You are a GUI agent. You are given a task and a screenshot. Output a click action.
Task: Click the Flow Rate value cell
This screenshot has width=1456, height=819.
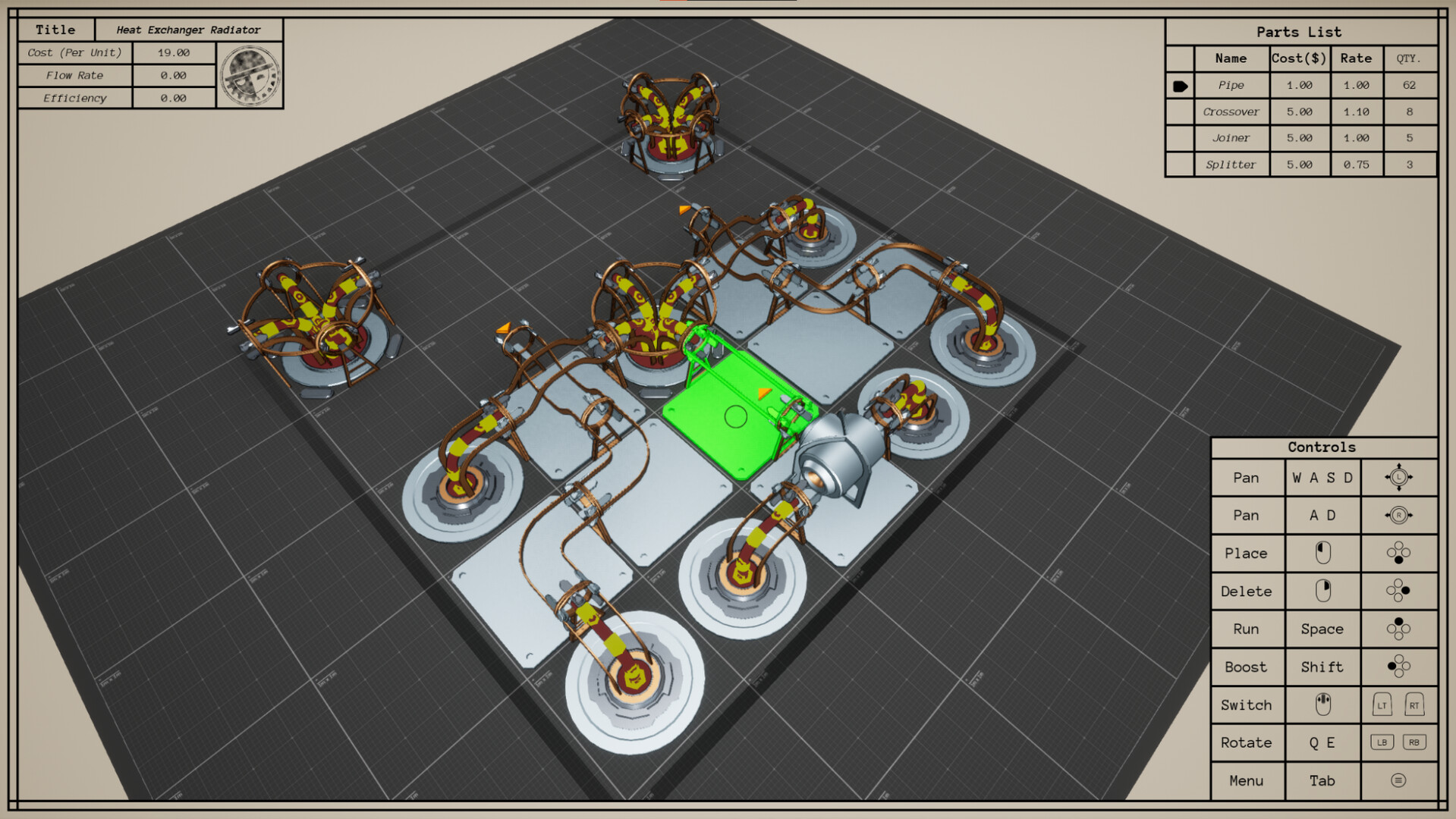coord(175,75)
